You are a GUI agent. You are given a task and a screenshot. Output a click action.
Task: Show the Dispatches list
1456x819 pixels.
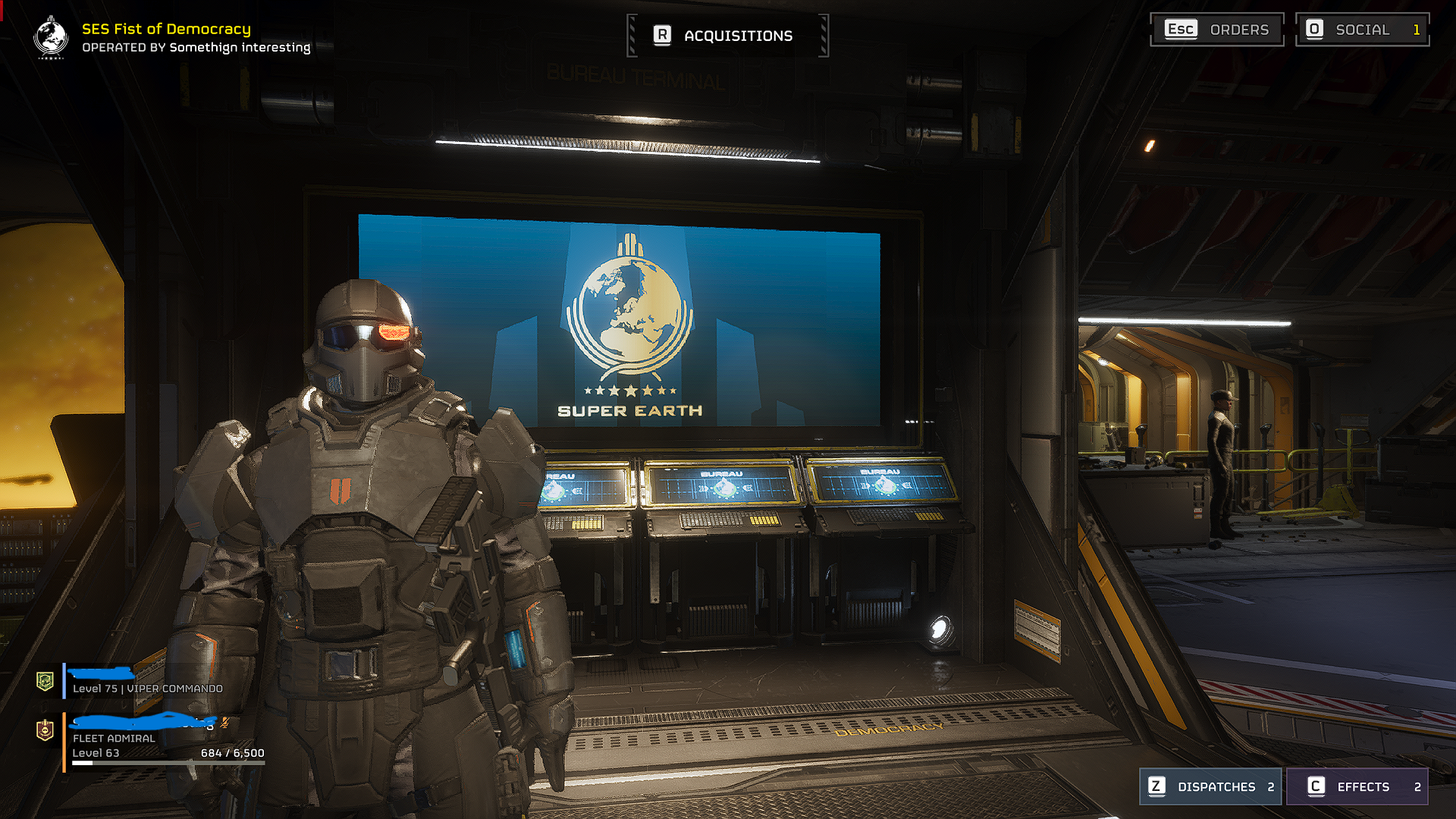click(1210, 786)
